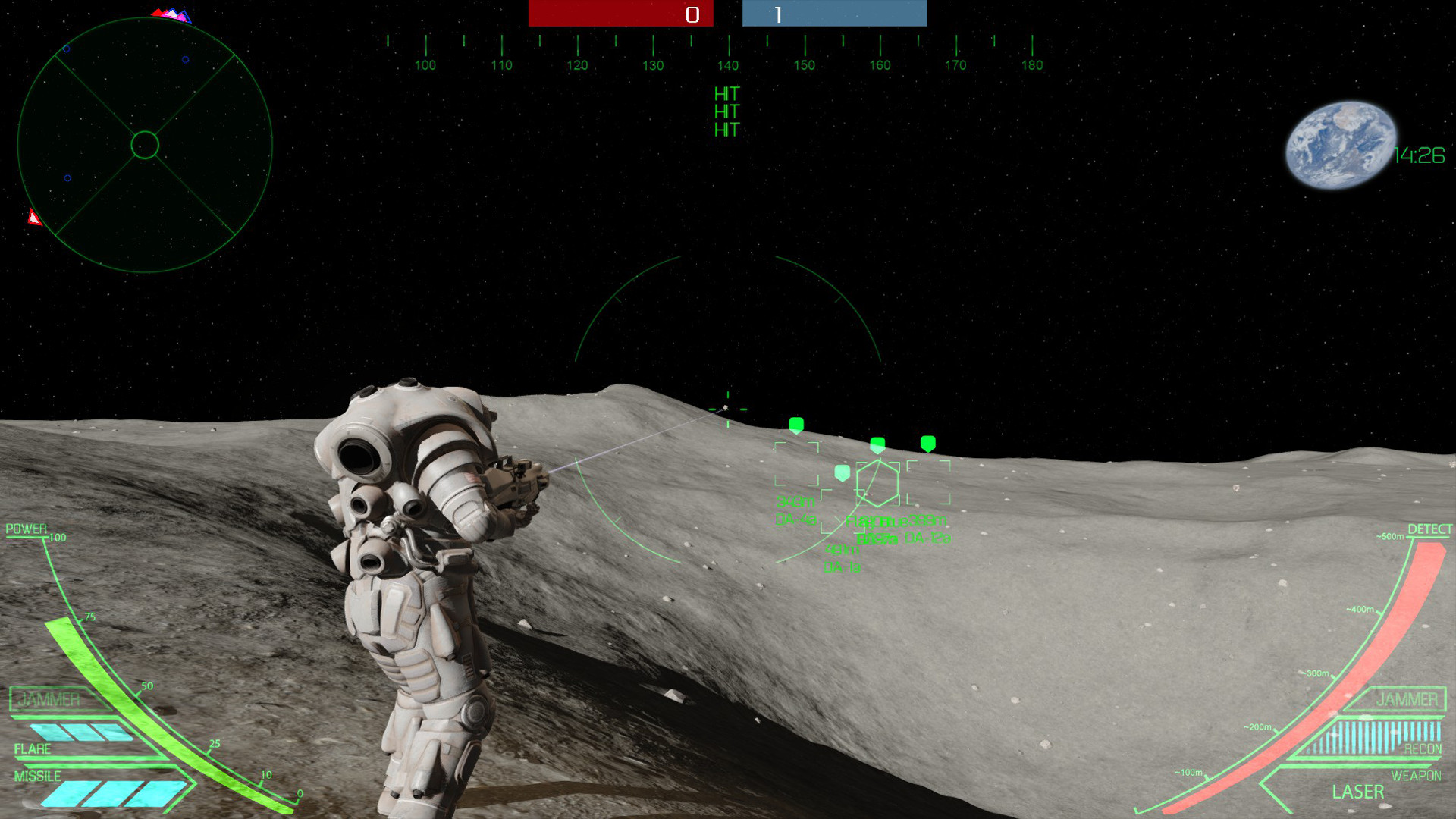Expand the DA-1a contact details
The height and width of the screenshot is (819, 1456).
tap(842, 567)
